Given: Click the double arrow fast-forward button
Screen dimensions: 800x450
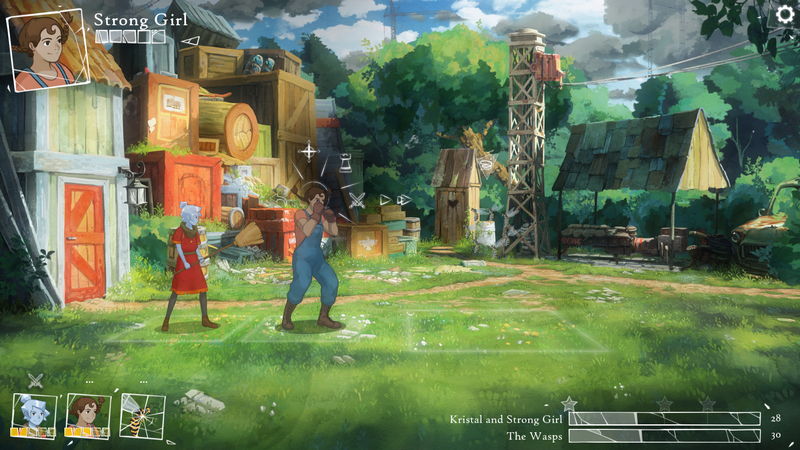Looking at the screenshot, I should [x=403, y=200].
